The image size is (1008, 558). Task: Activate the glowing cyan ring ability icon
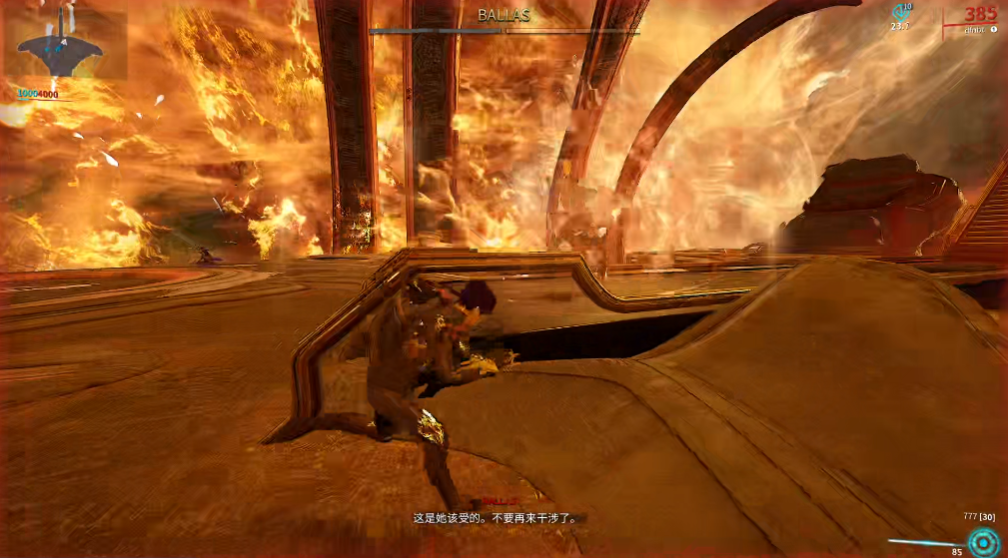[982, 541]
